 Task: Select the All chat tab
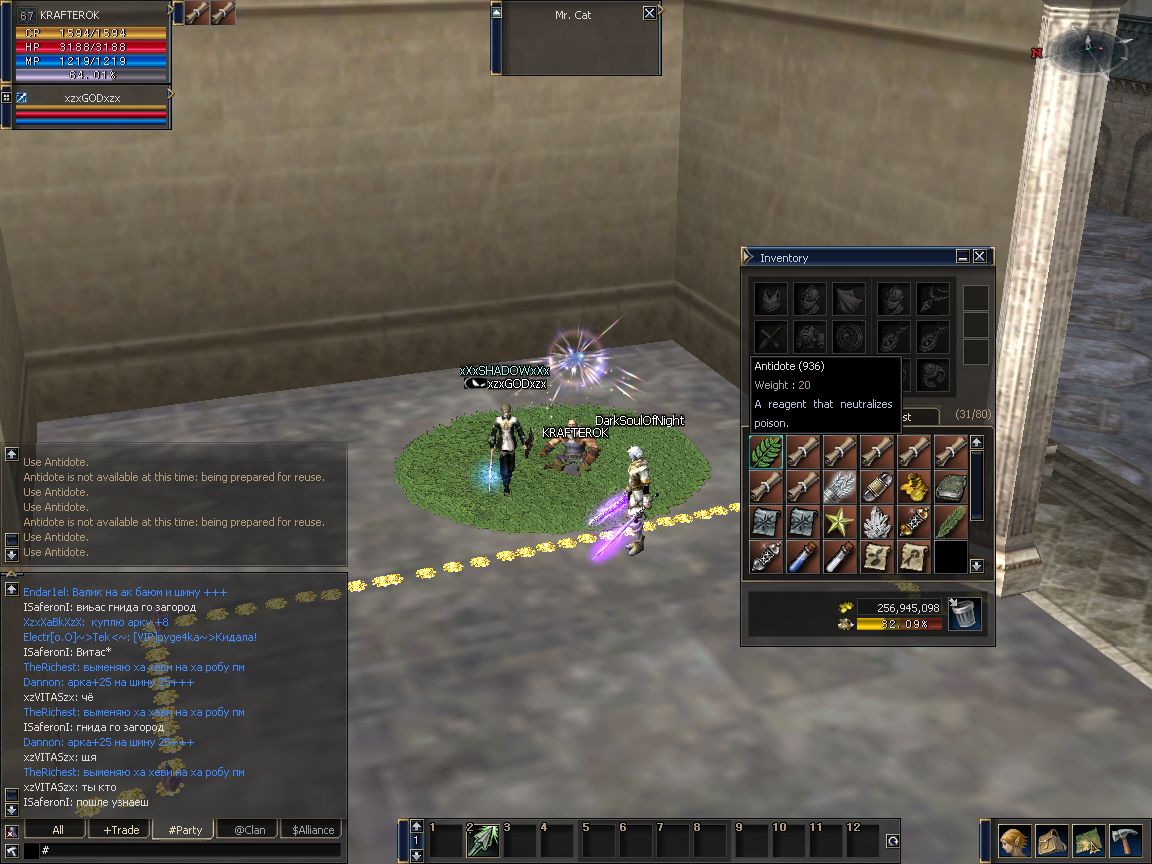click(x=57, y=829)
